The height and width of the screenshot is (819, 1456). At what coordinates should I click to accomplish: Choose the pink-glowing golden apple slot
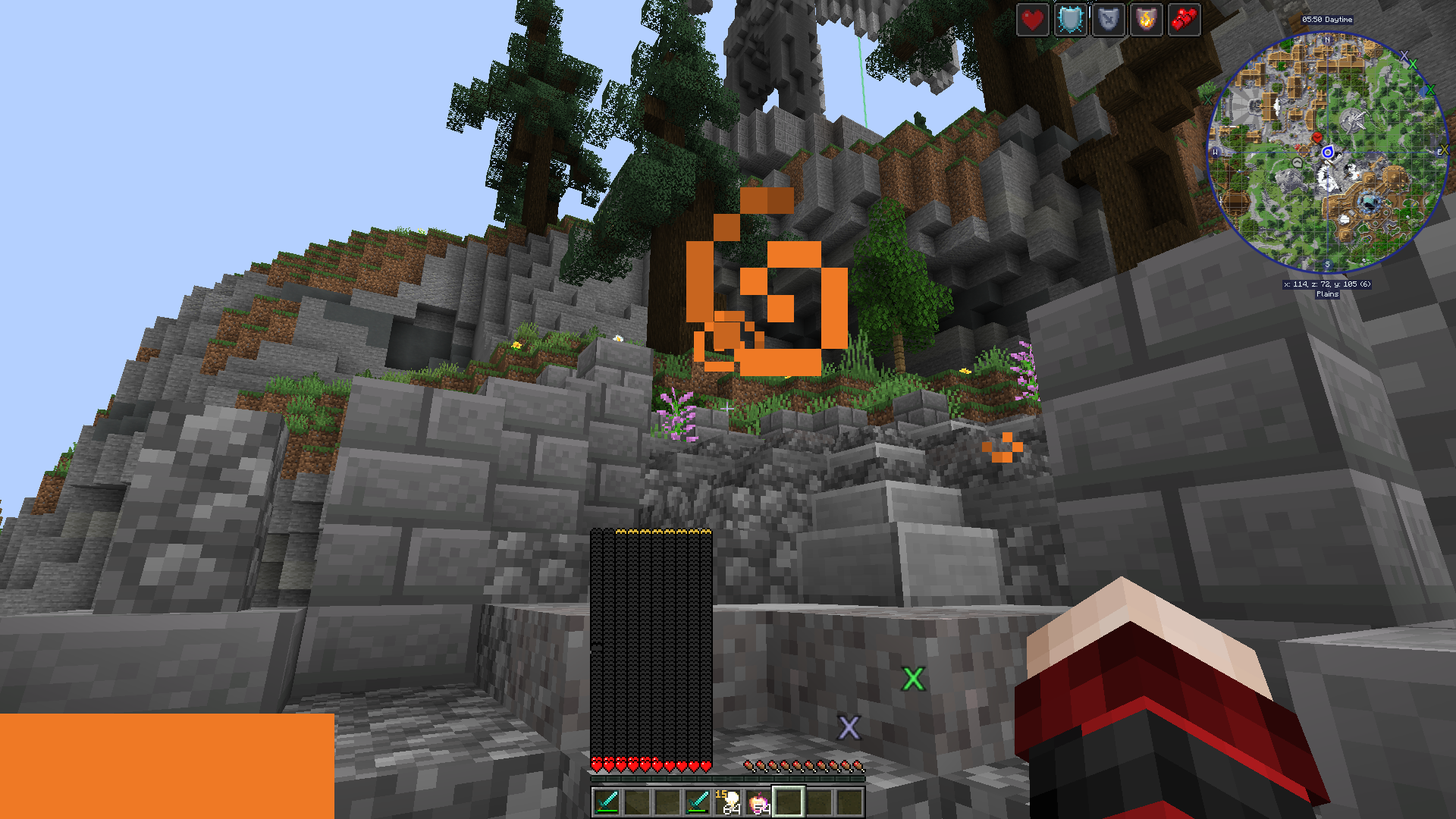pos(758,802)
